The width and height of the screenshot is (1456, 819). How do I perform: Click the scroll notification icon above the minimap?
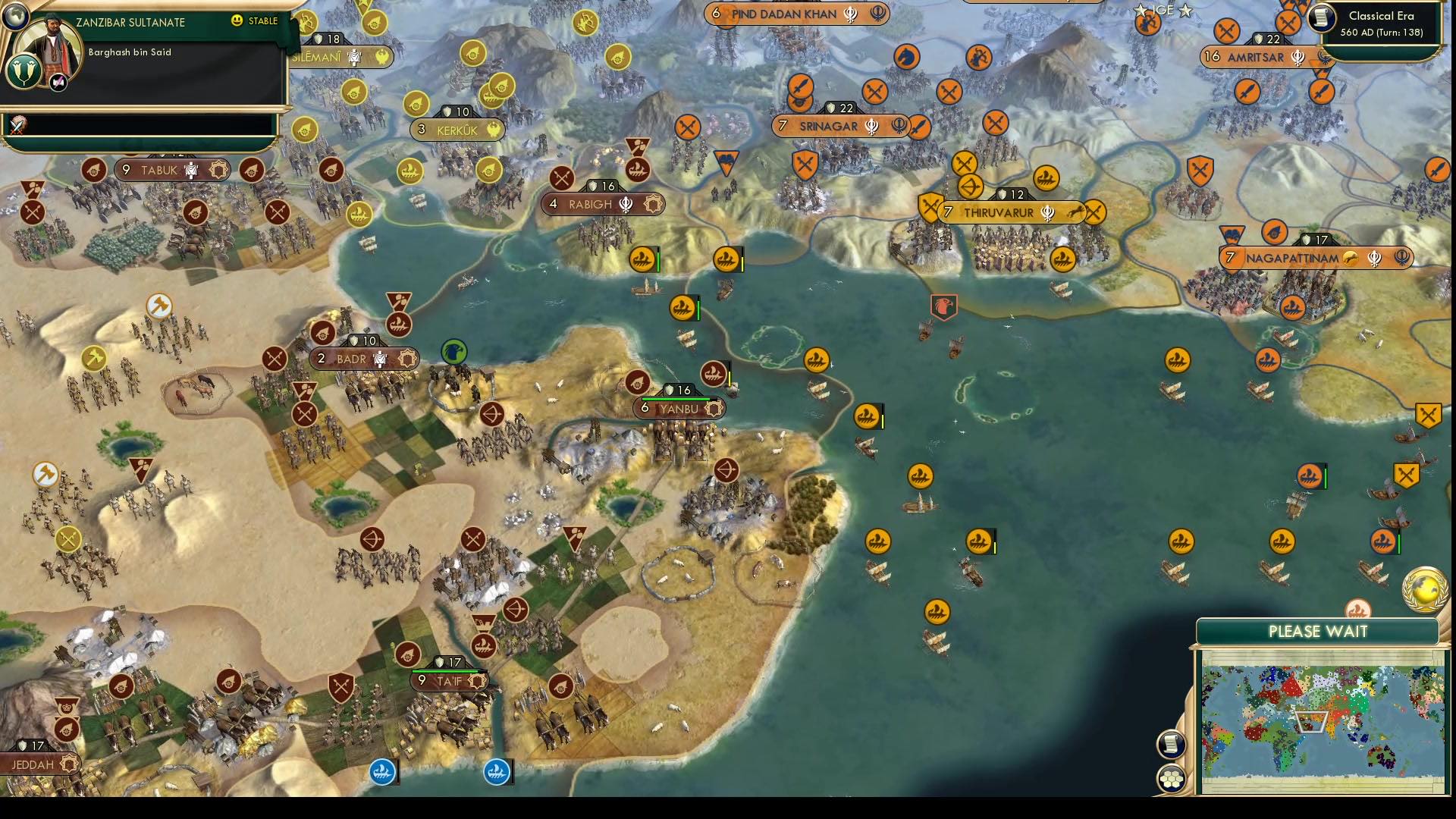(x=1172, y=744)
